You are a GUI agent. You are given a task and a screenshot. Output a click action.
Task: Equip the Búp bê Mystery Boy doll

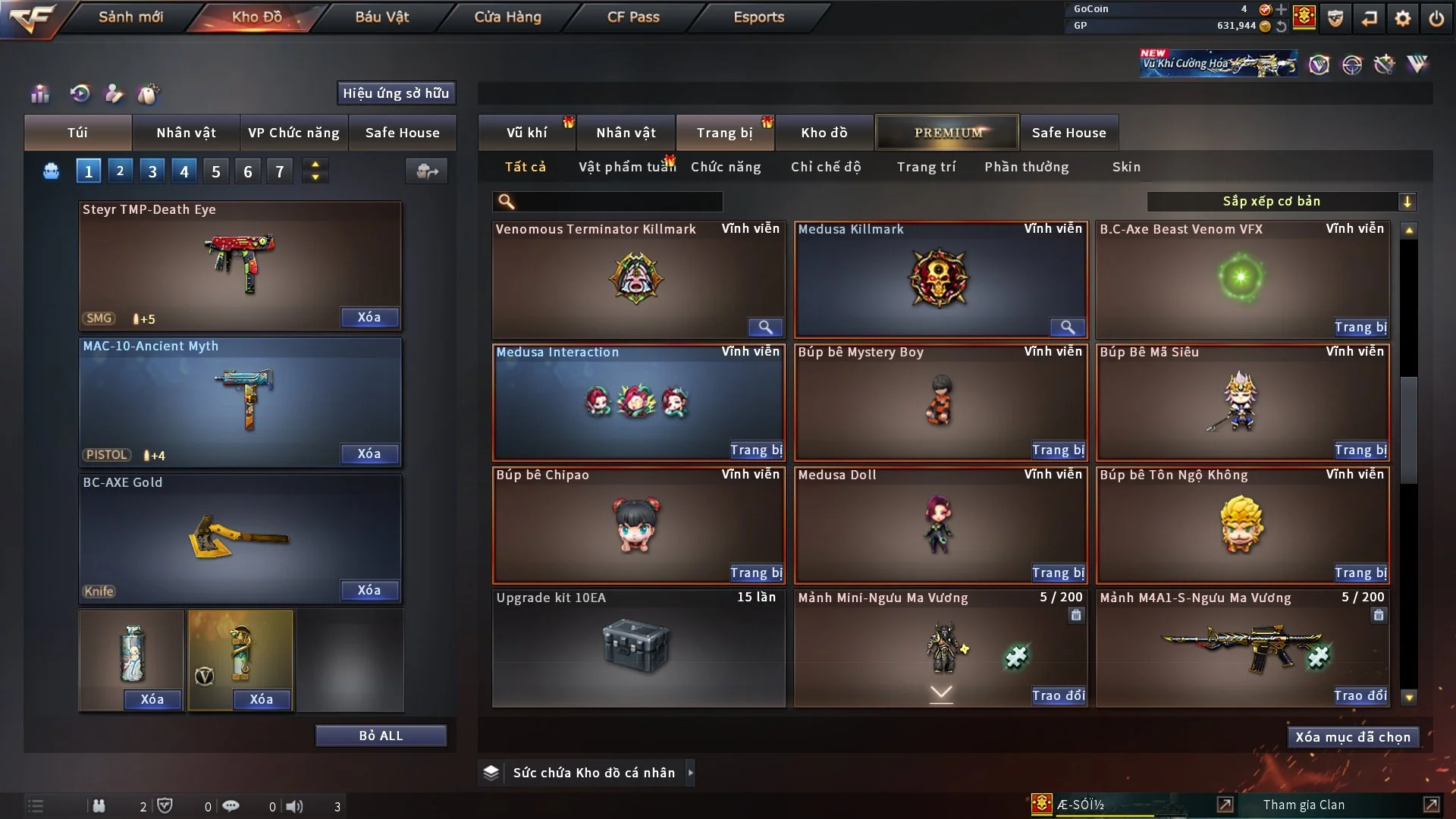(1058, 450)
